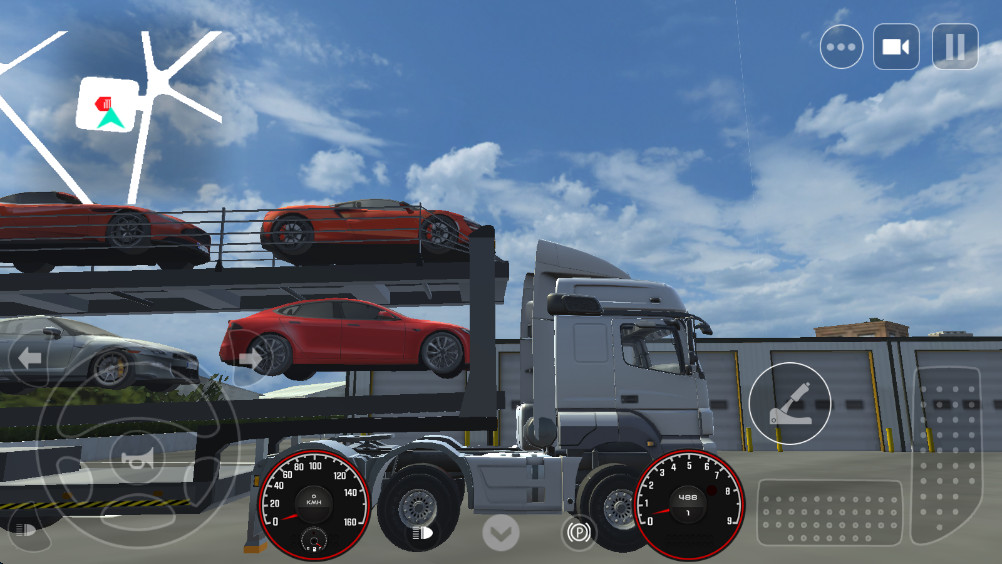The height and width of the screenshot is (564, 1002).
Task: Tap the brake pedal
Action: coord(829,514)
